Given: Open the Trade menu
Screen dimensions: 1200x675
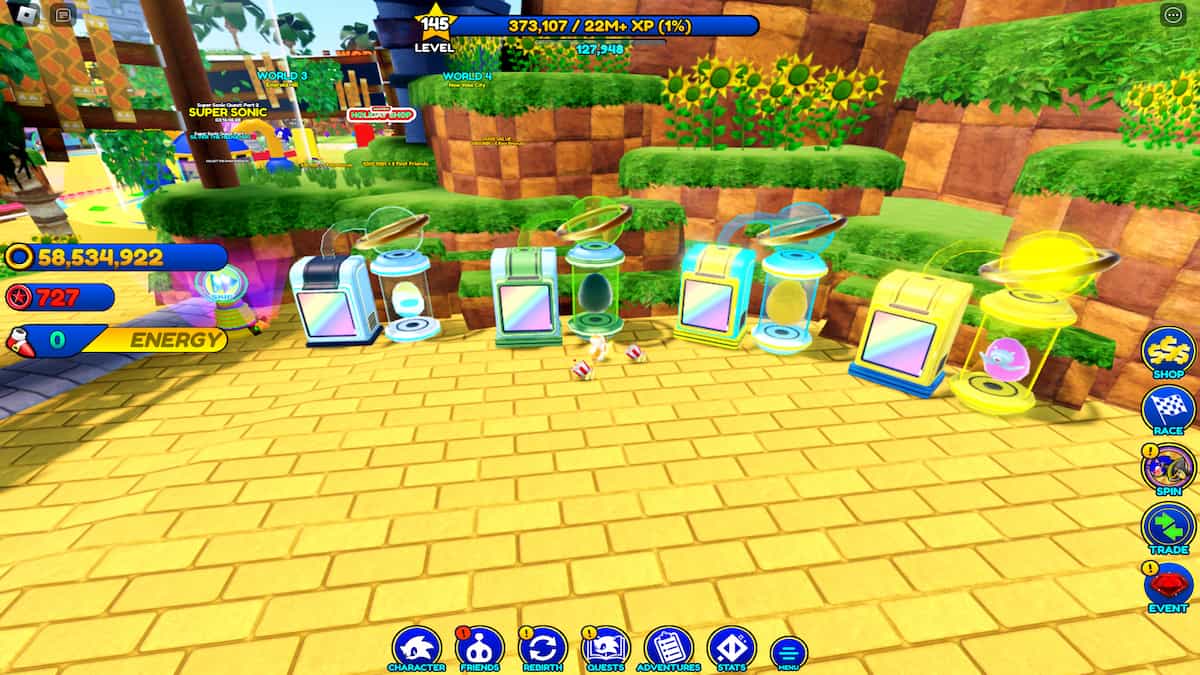Looking at the screenshot, I should pos(1167,527).
